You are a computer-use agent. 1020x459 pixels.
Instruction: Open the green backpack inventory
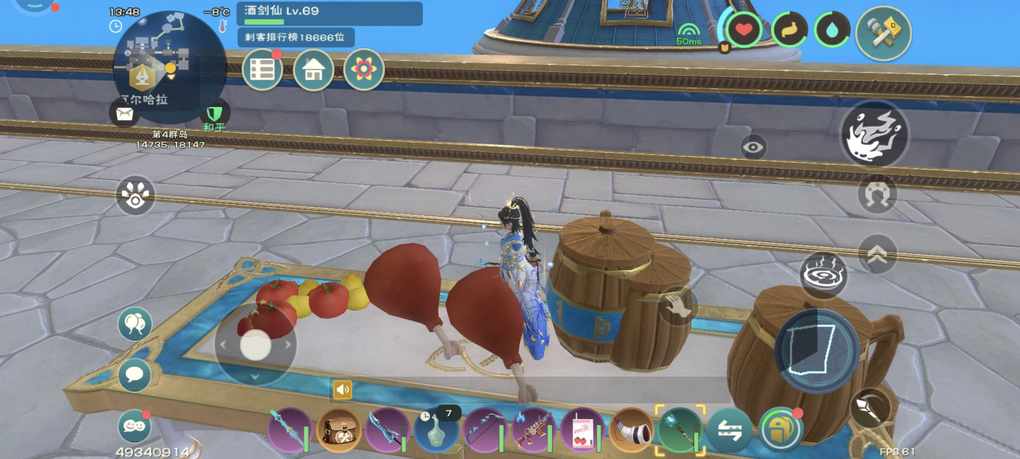780,431
